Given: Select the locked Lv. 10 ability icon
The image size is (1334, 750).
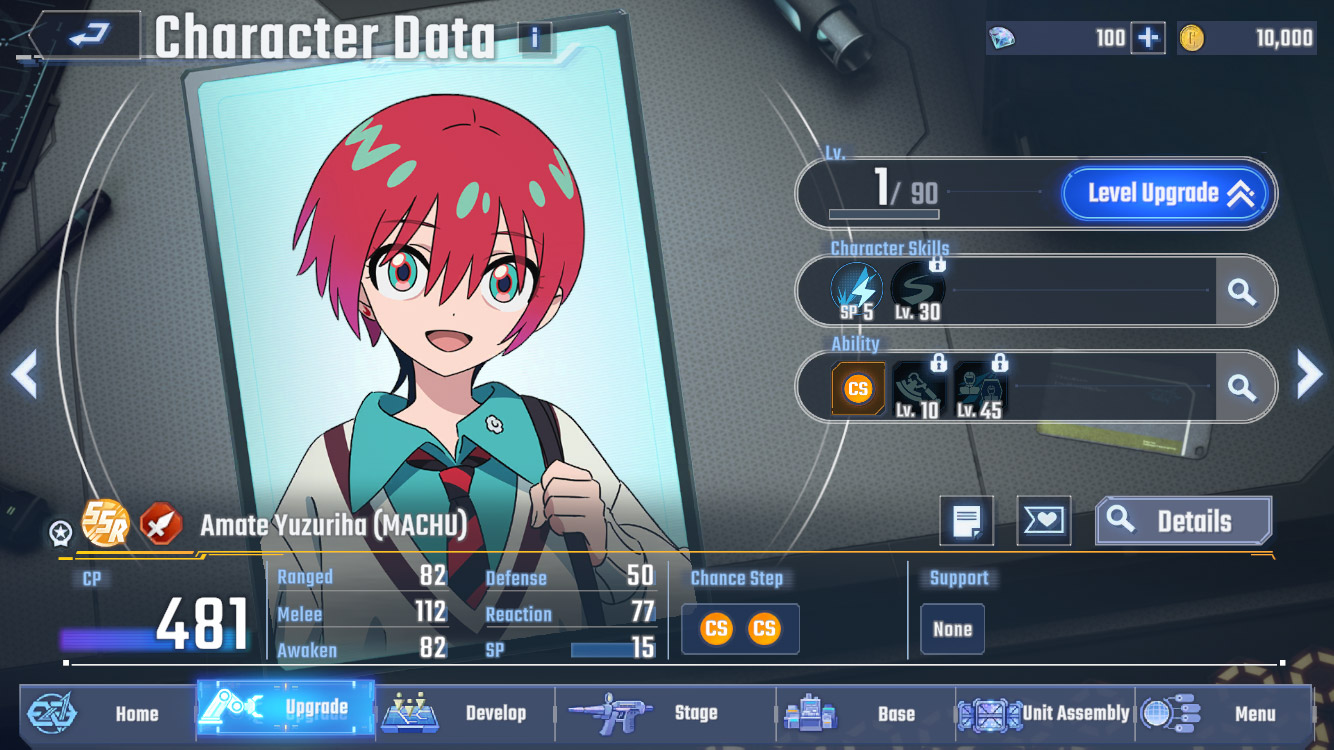Looking at the screenshot, I should [917, 388].
